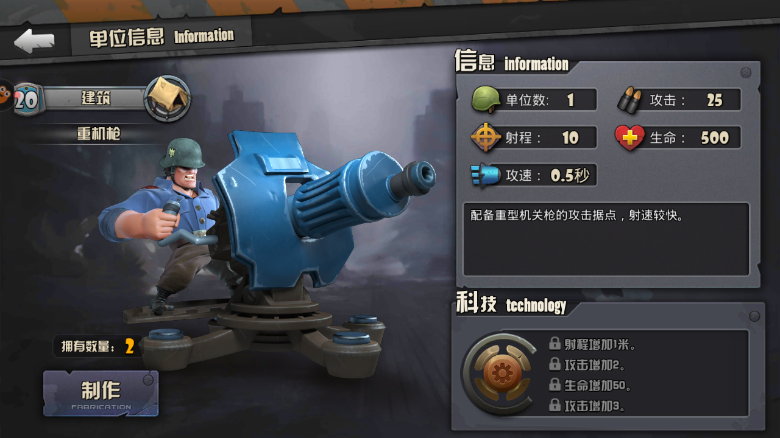
Task: Go back using the arrow button
Action: click(x=34, y=40)
